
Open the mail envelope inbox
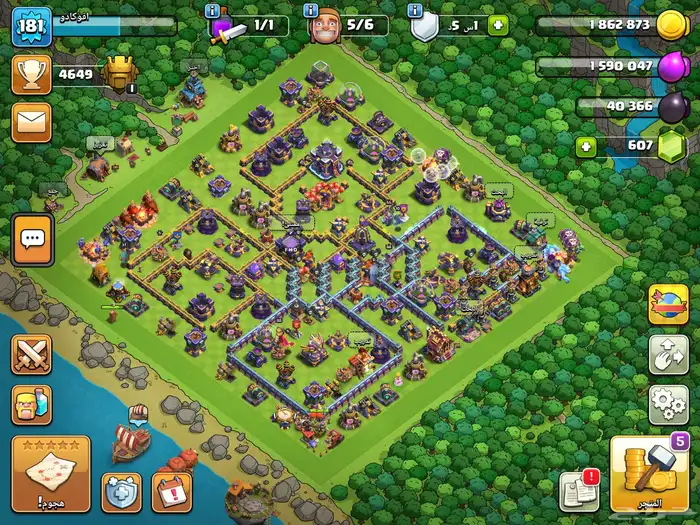pos(31,122)
